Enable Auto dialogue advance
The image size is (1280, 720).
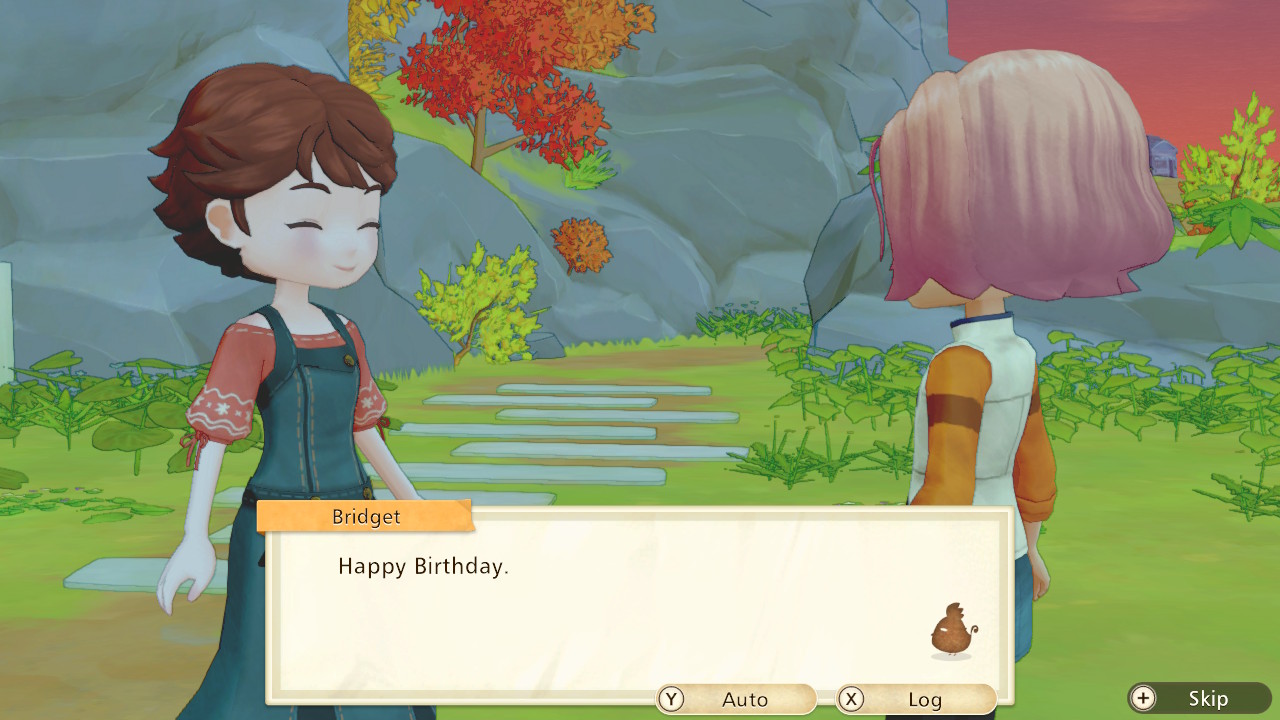pos(736,699)
